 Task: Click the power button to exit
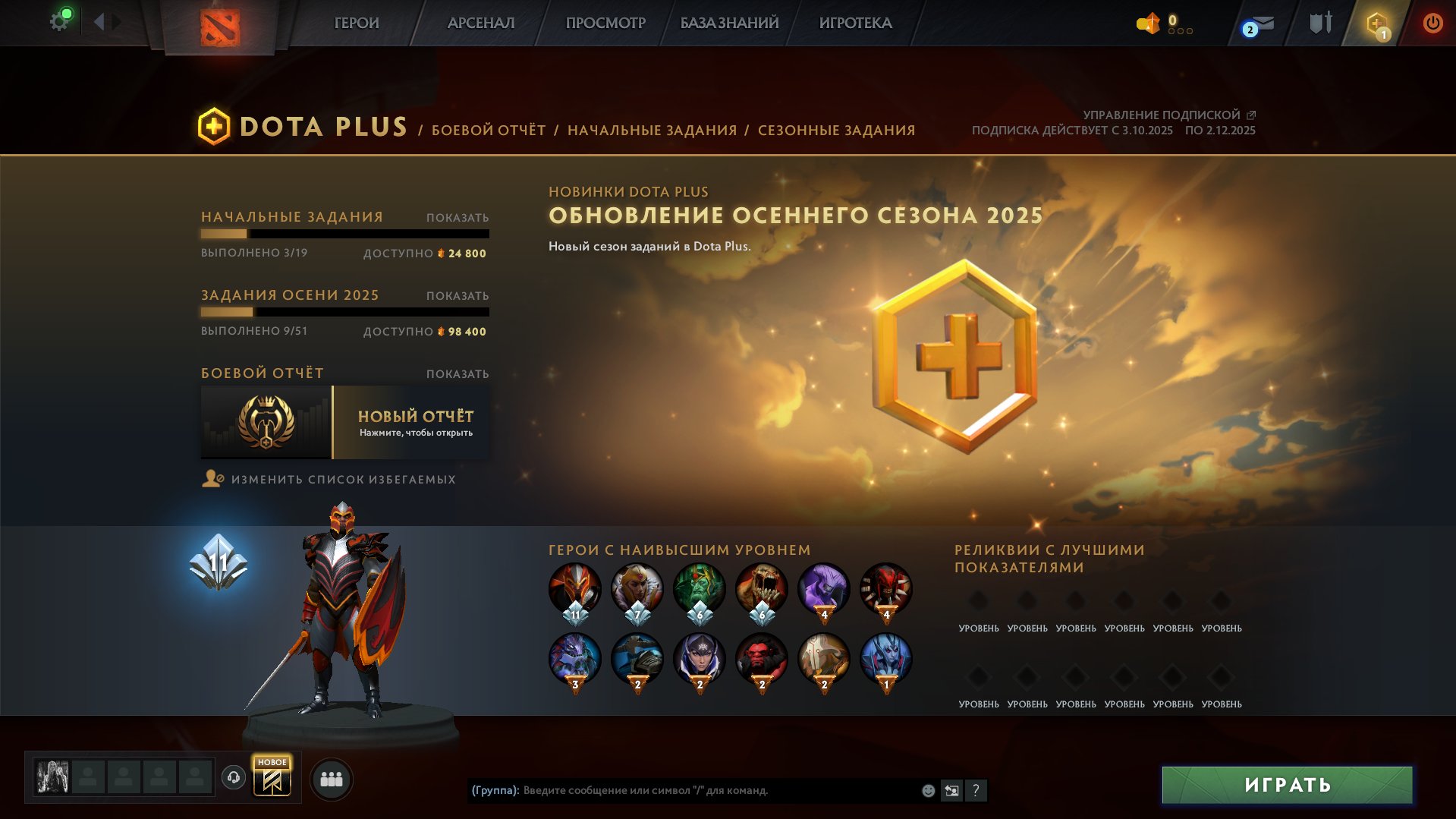point(1432,23)
